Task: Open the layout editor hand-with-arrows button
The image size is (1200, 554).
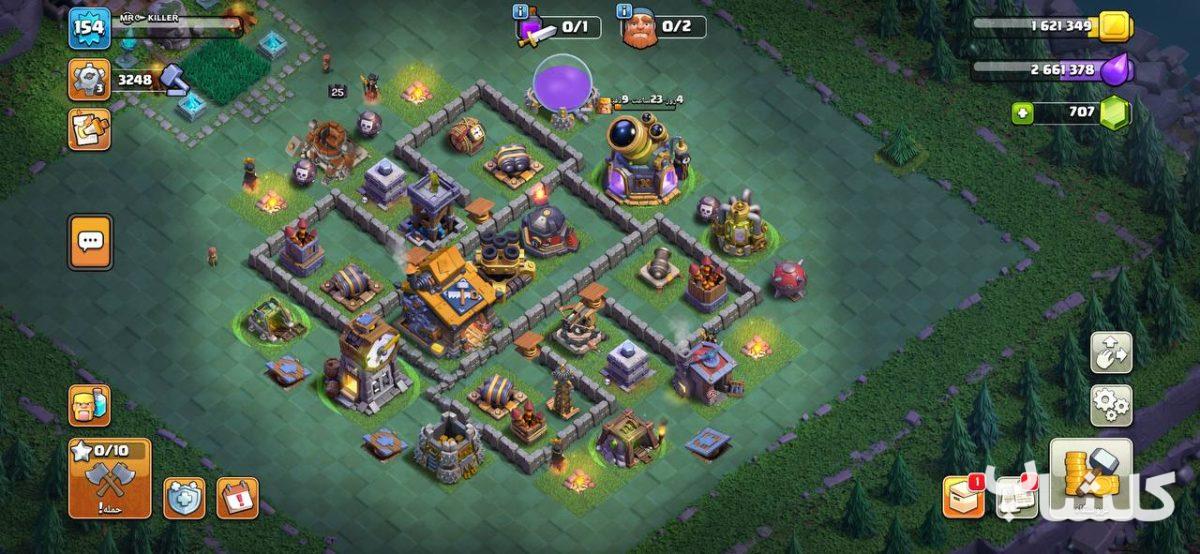Action: click(x=1111, y=353)
